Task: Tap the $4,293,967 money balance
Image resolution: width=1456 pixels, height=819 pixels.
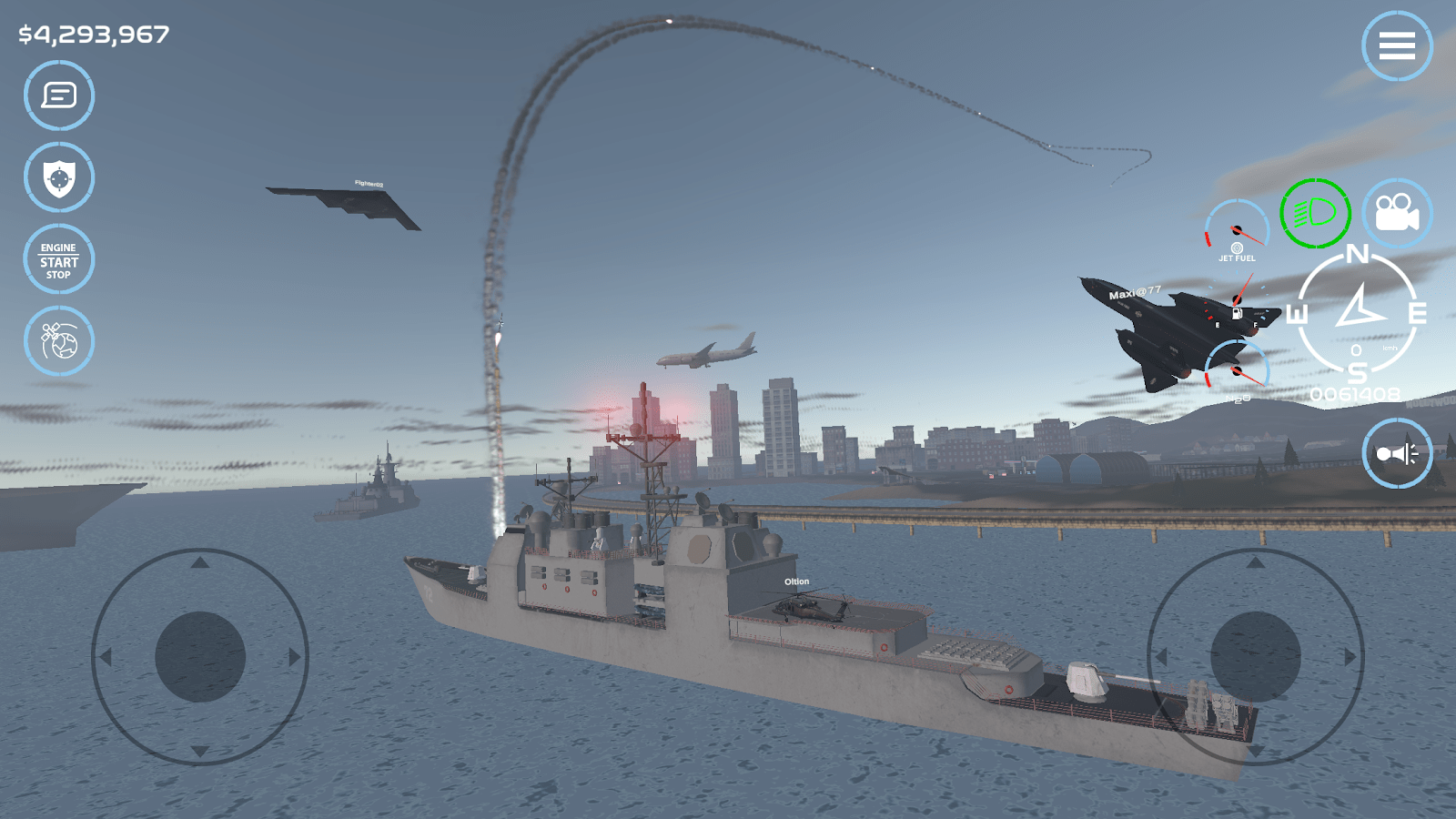Action: 91,35
